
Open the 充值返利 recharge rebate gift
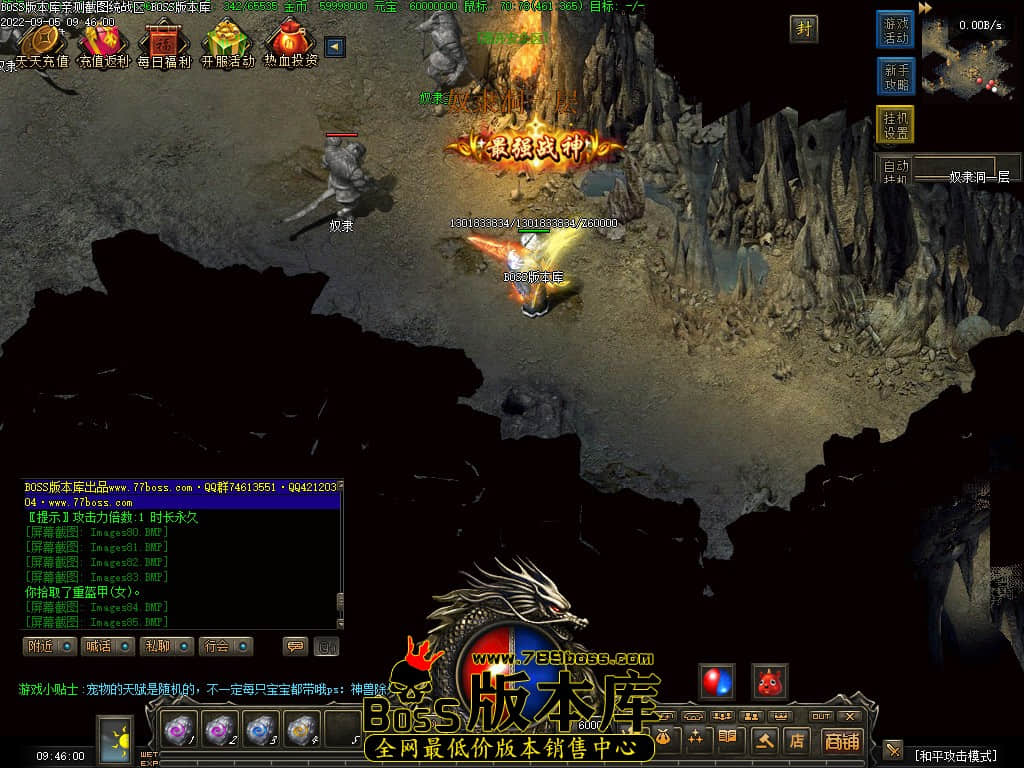(x=103, y=44)
